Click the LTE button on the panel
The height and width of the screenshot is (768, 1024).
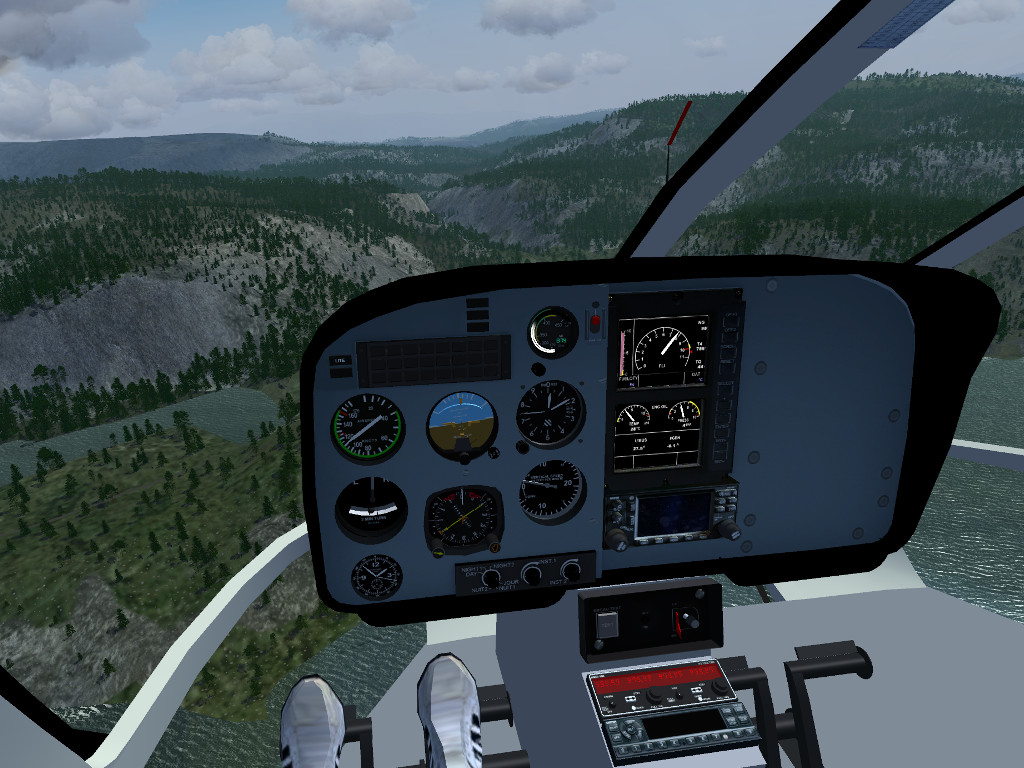coord(340,360)
